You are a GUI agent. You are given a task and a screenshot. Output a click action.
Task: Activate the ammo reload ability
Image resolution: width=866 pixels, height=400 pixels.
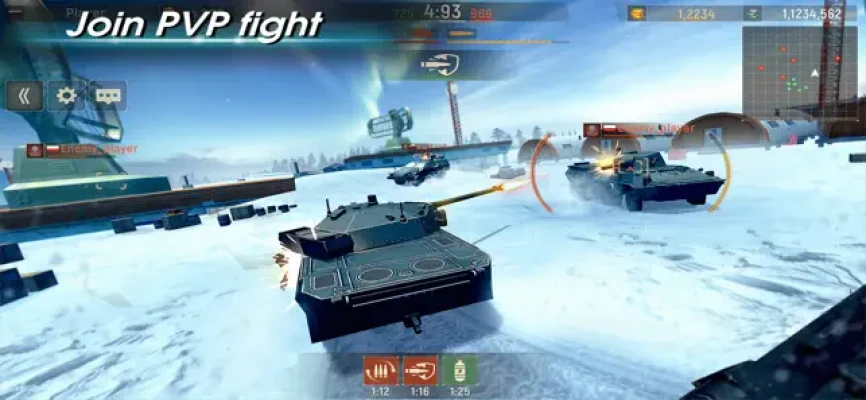pos(380,370)
